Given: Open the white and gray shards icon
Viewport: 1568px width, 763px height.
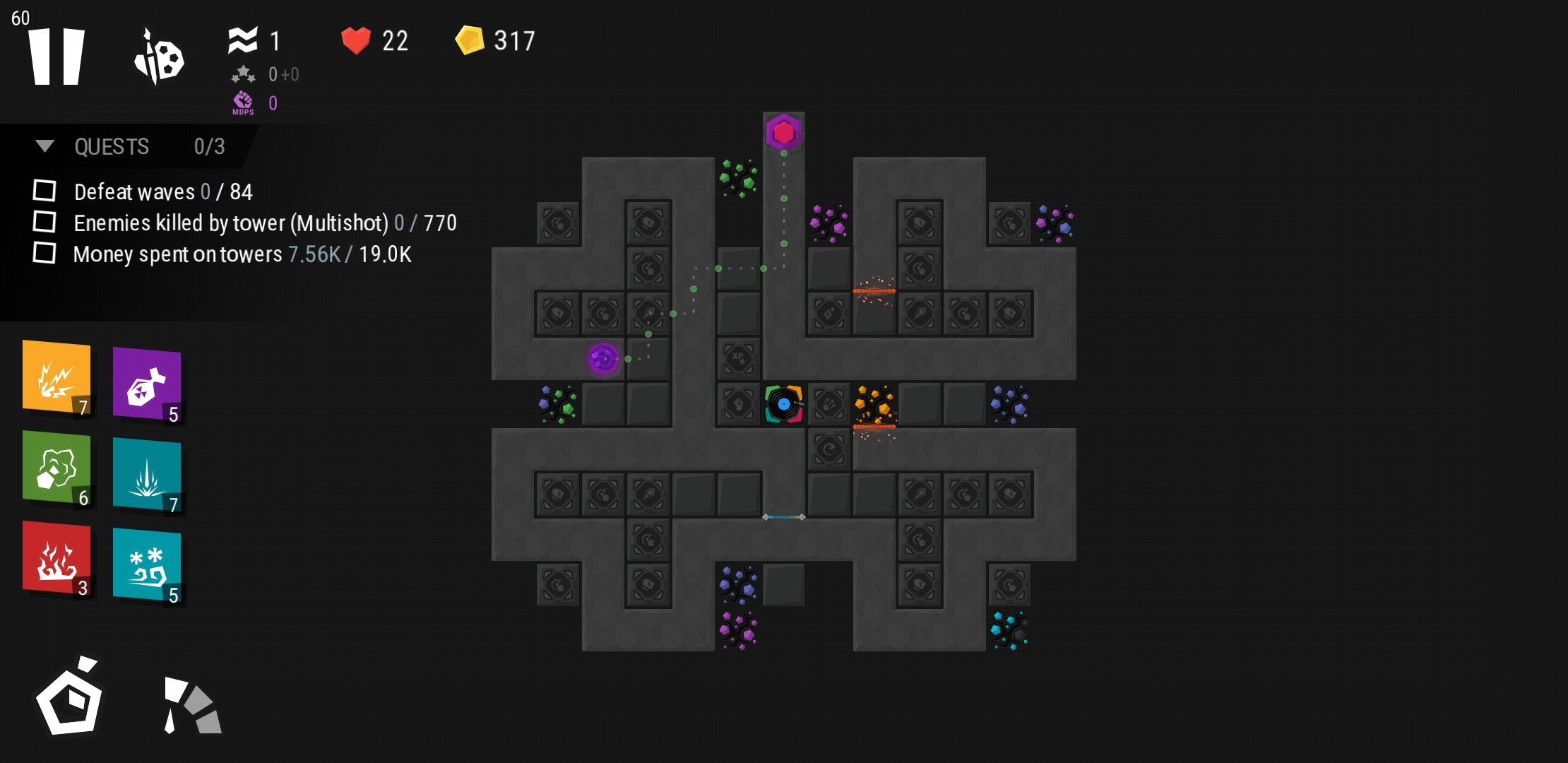Looking at the screenshot, I should tap(192, 705).
